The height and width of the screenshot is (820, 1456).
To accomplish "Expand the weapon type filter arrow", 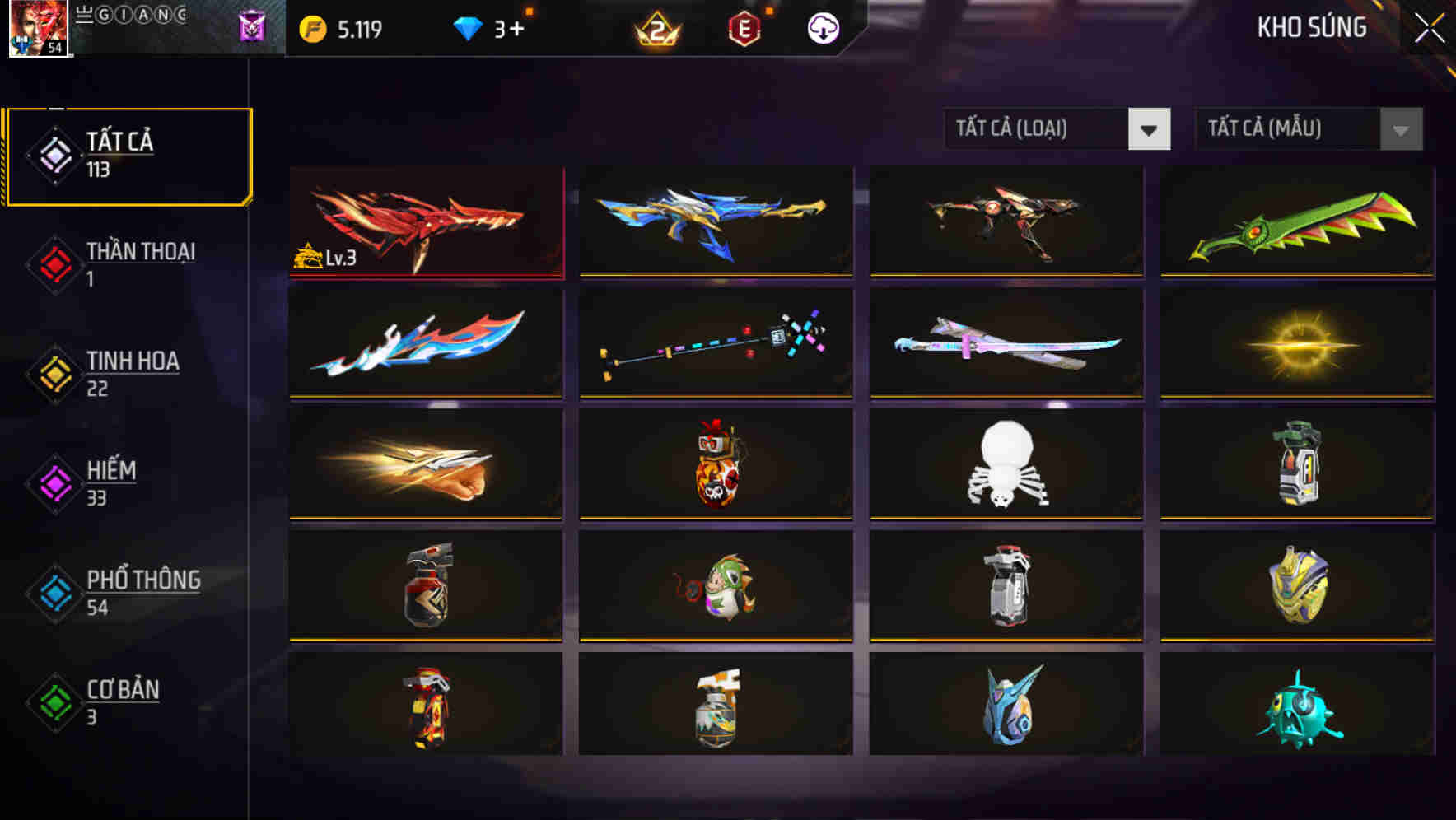I will [1150, 129].
